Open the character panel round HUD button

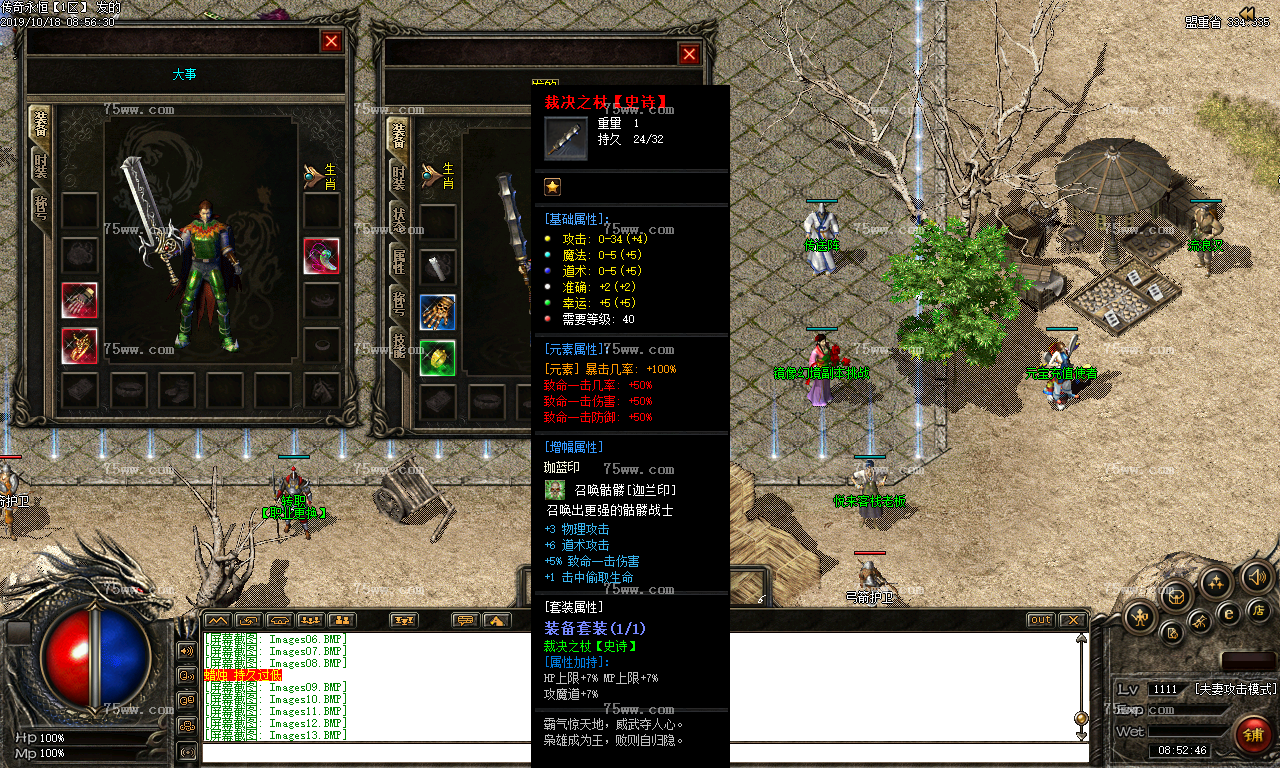coord(1140,617)
